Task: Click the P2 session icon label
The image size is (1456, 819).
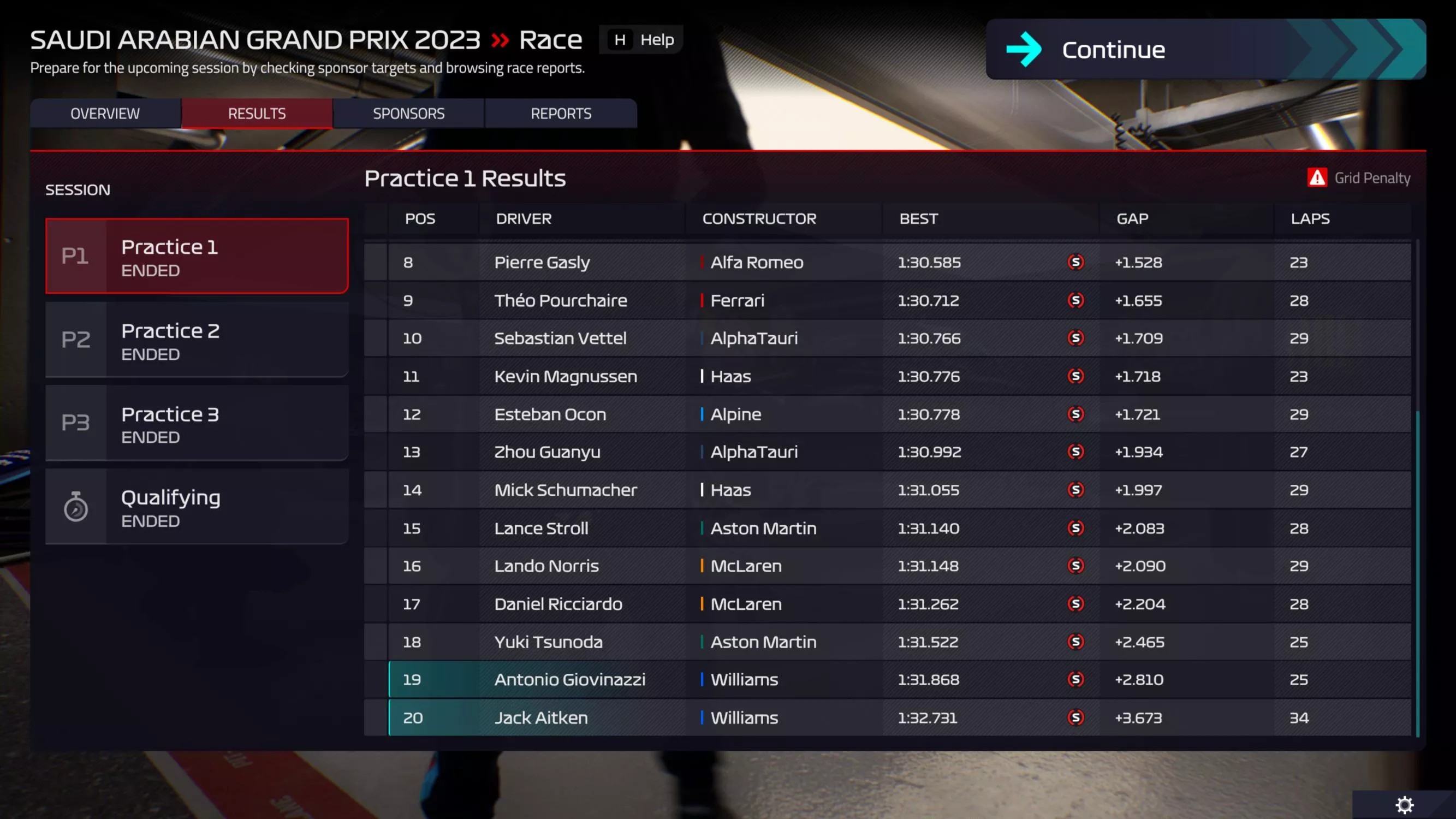Action: click(x=76, y=340)
